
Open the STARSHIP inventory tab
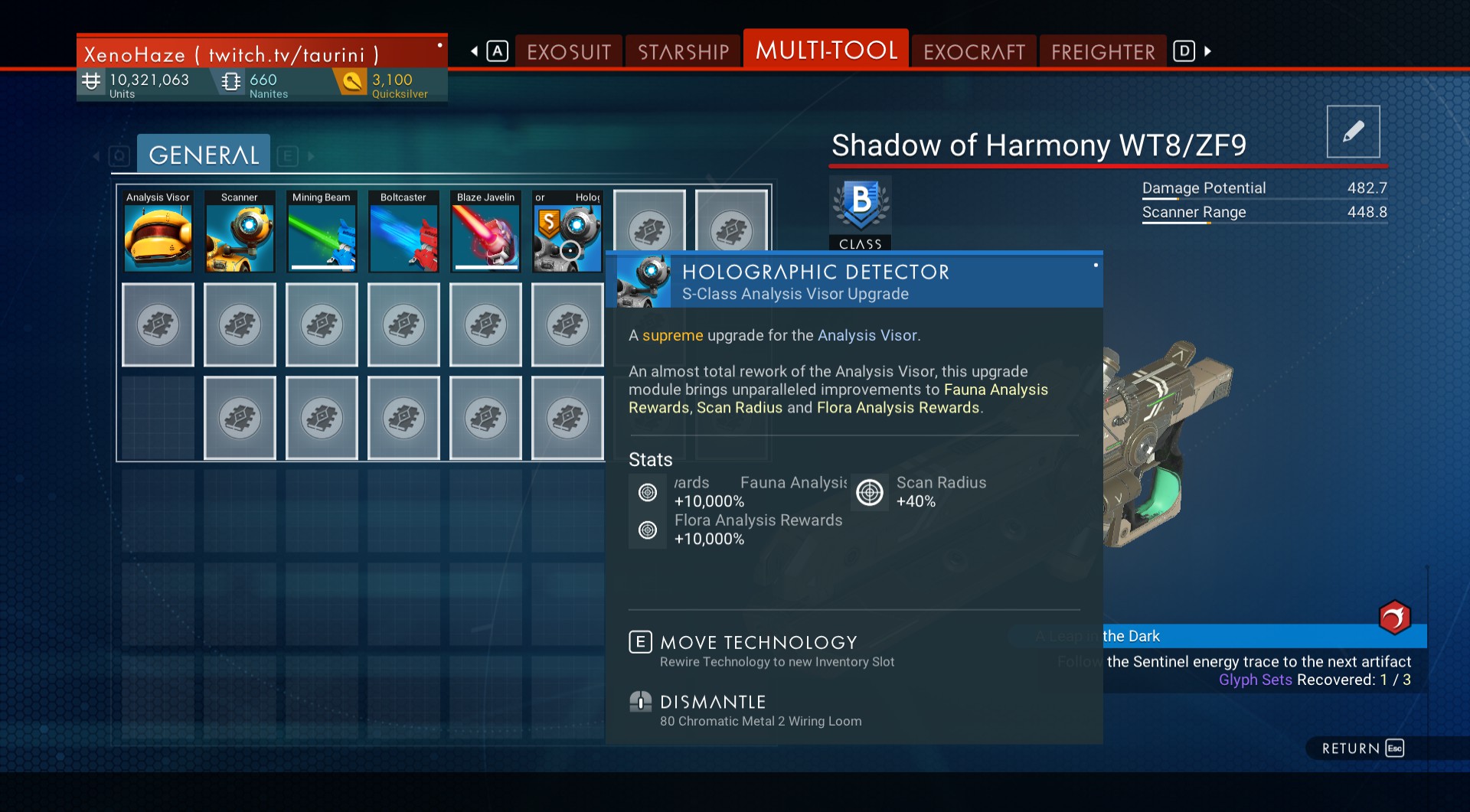pos(682,51)
